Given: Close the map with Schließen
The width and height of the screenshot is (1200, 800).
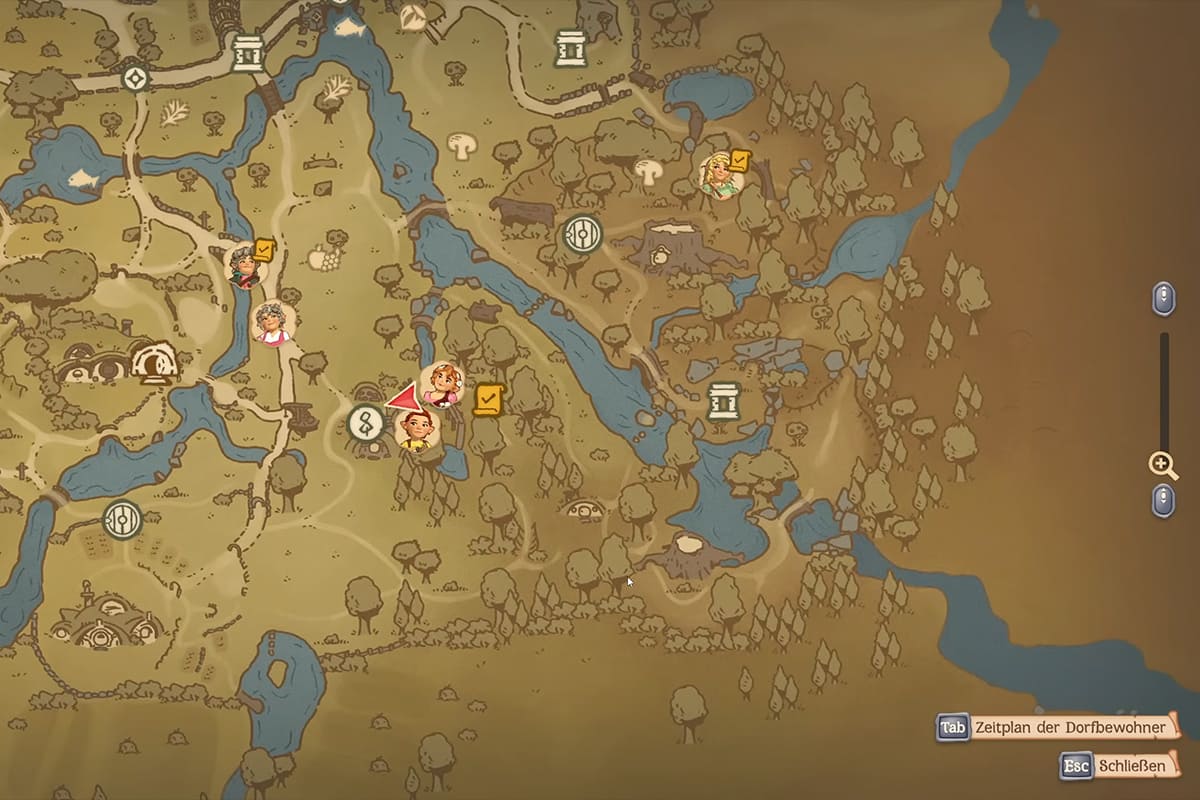Looking at the screenshot, I should click(x=1117, y=766).
